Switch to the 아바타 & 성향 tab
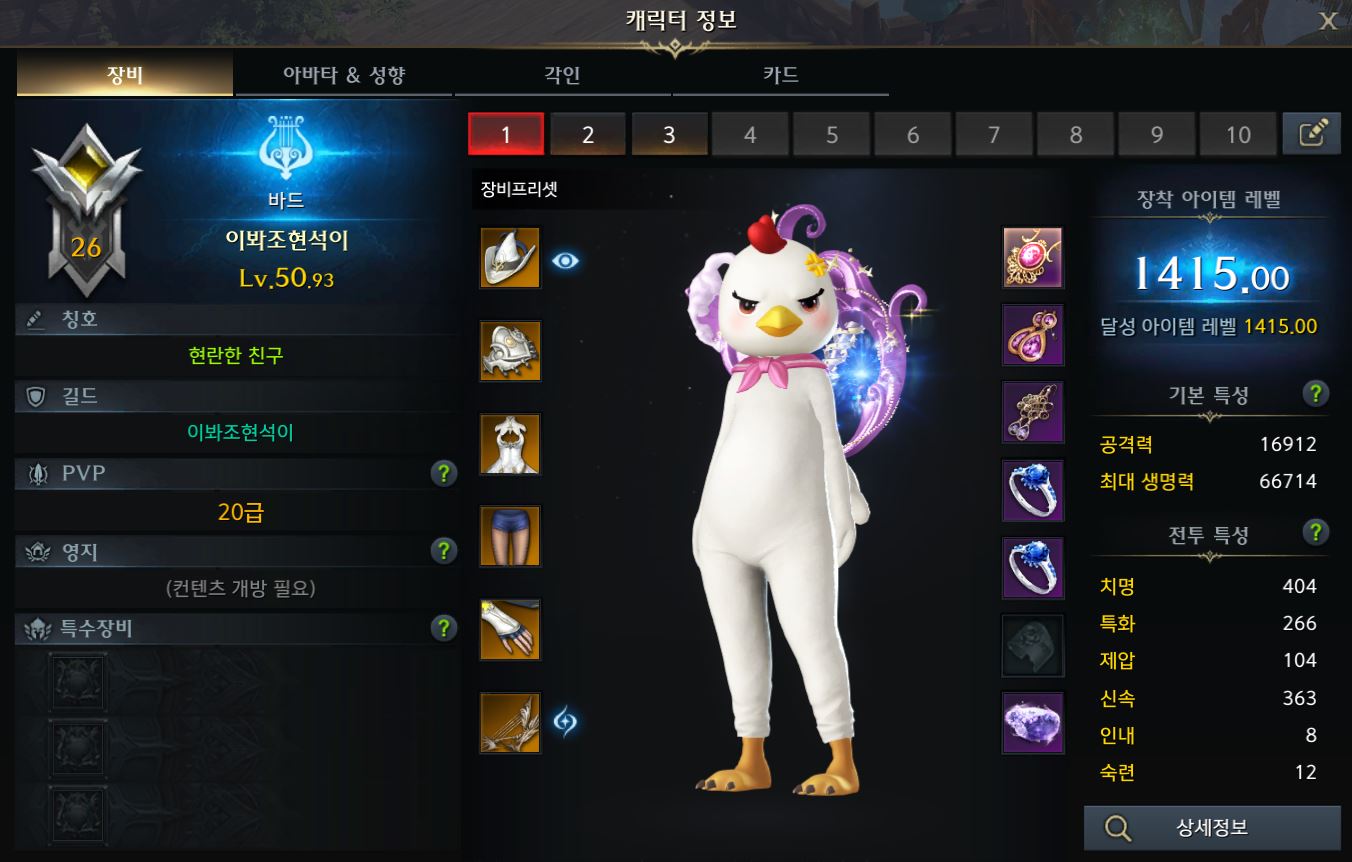Image resolution: width=1352 pixels, height=862 pixels. (x=344, y=76)
